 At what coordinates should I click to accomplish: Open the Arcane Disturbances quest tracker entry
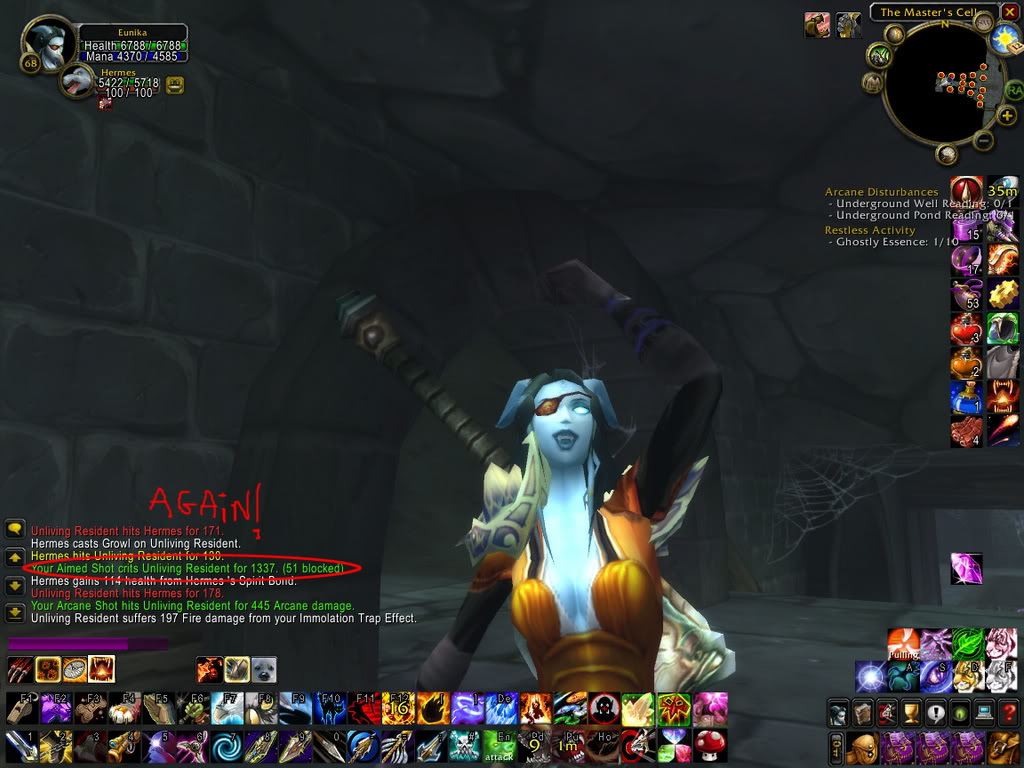pyautogui.click(x=881, y=192)
